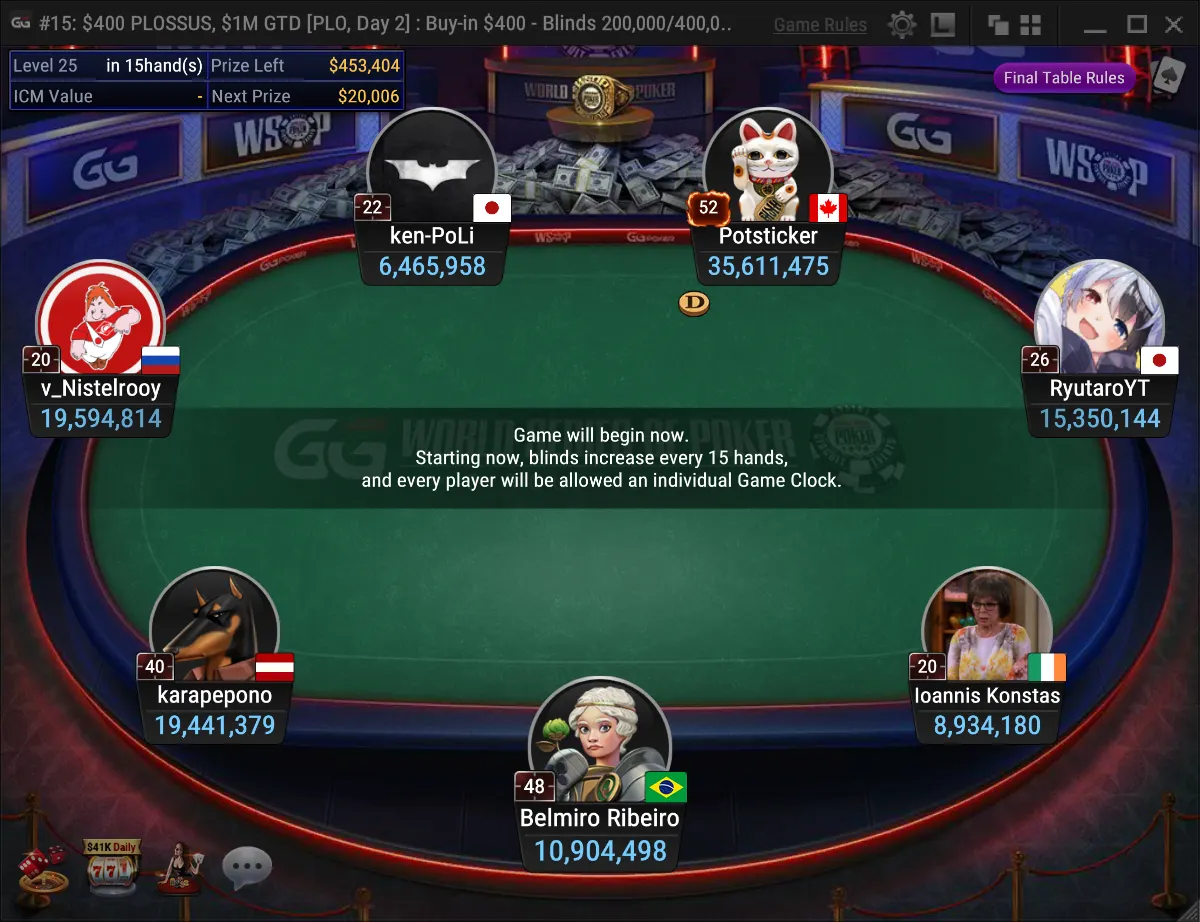Close the poker table window
The image size is (1200, 922).
pyautogui.click(x=1174, y=24)
